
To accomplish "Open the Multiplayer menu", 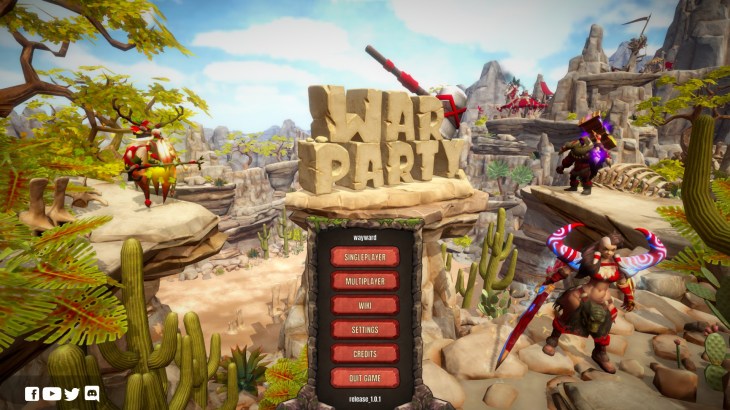I will [x=365, y=281].
